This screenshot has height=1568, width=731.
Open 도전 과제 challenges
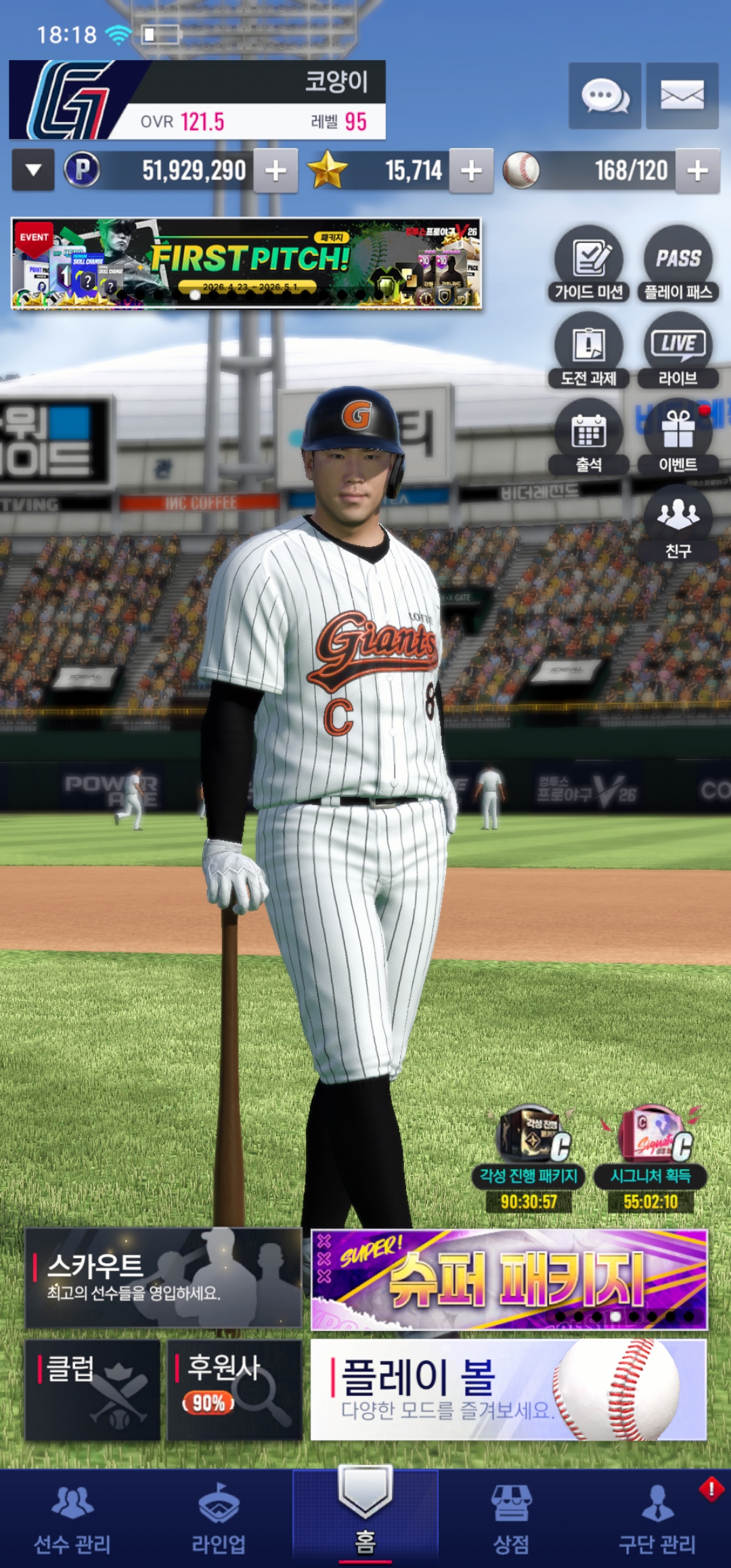coord(589,350)
